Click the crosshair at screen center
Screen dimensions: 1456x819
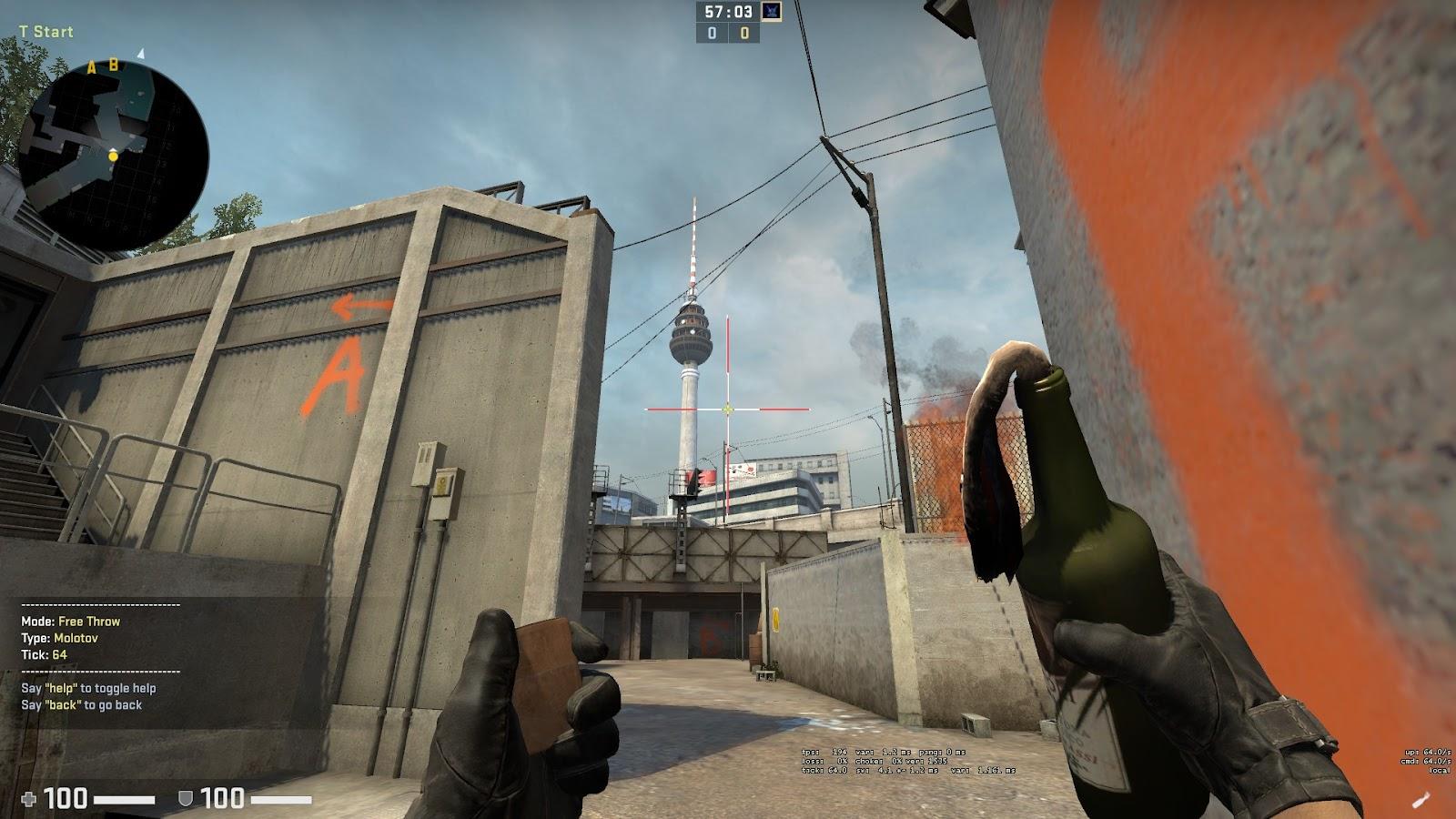click(728, 409)
